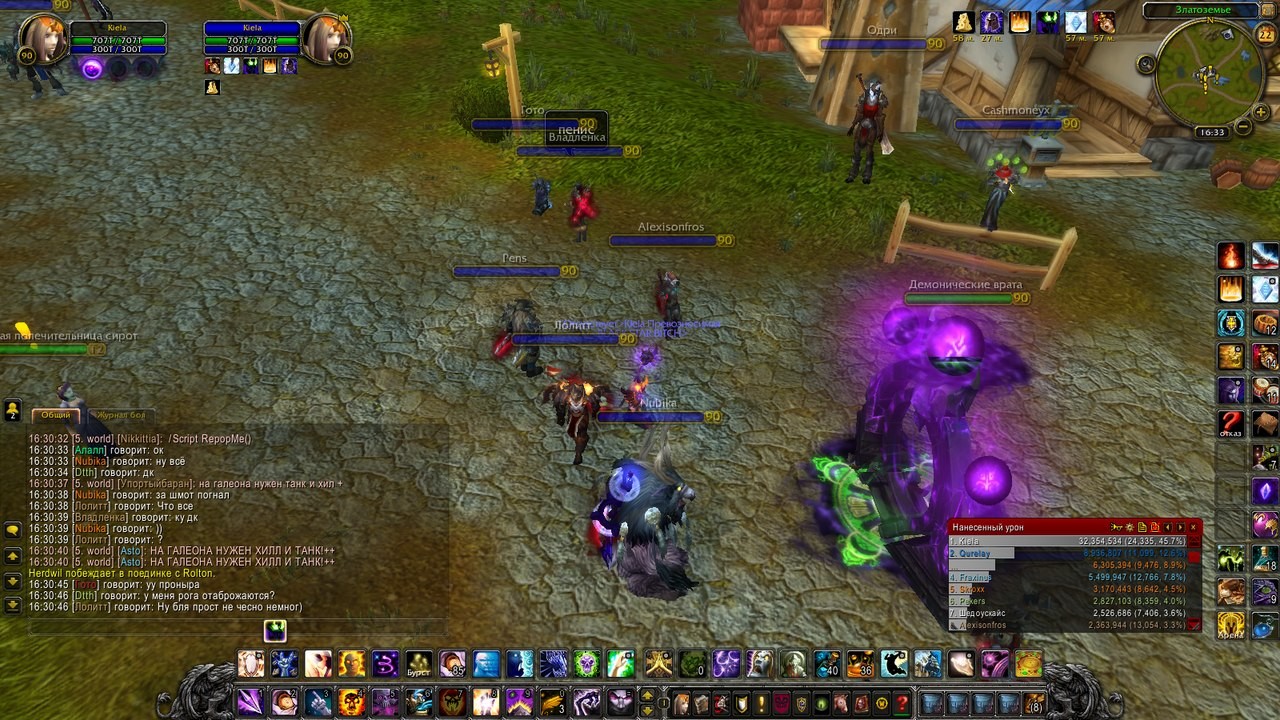This screenshot has width=1280, height=720.
Task: Close the Нанесенный урон damage meter window
Action: [1193, 527]
